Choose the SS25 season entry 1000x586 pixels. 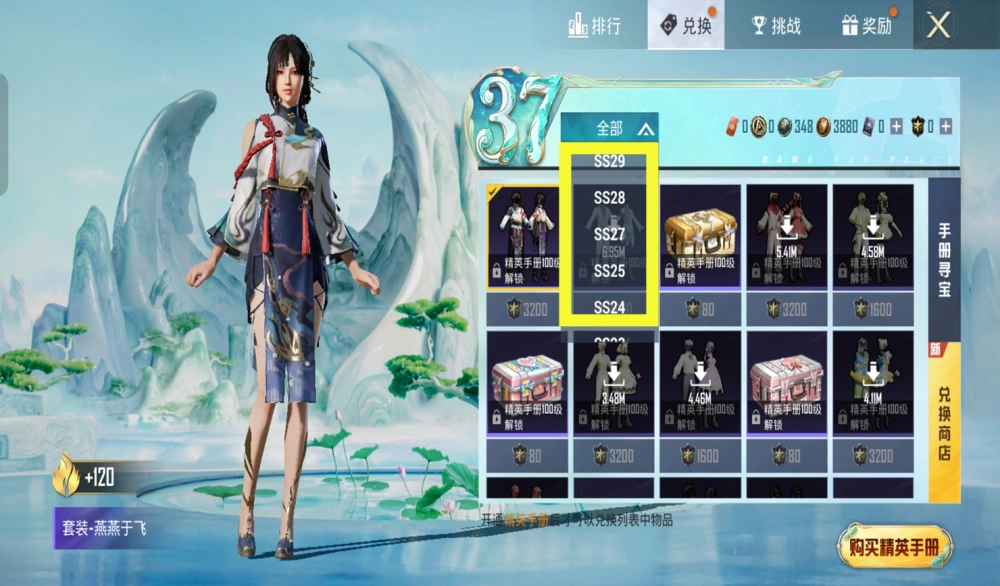tap(609, 271)
